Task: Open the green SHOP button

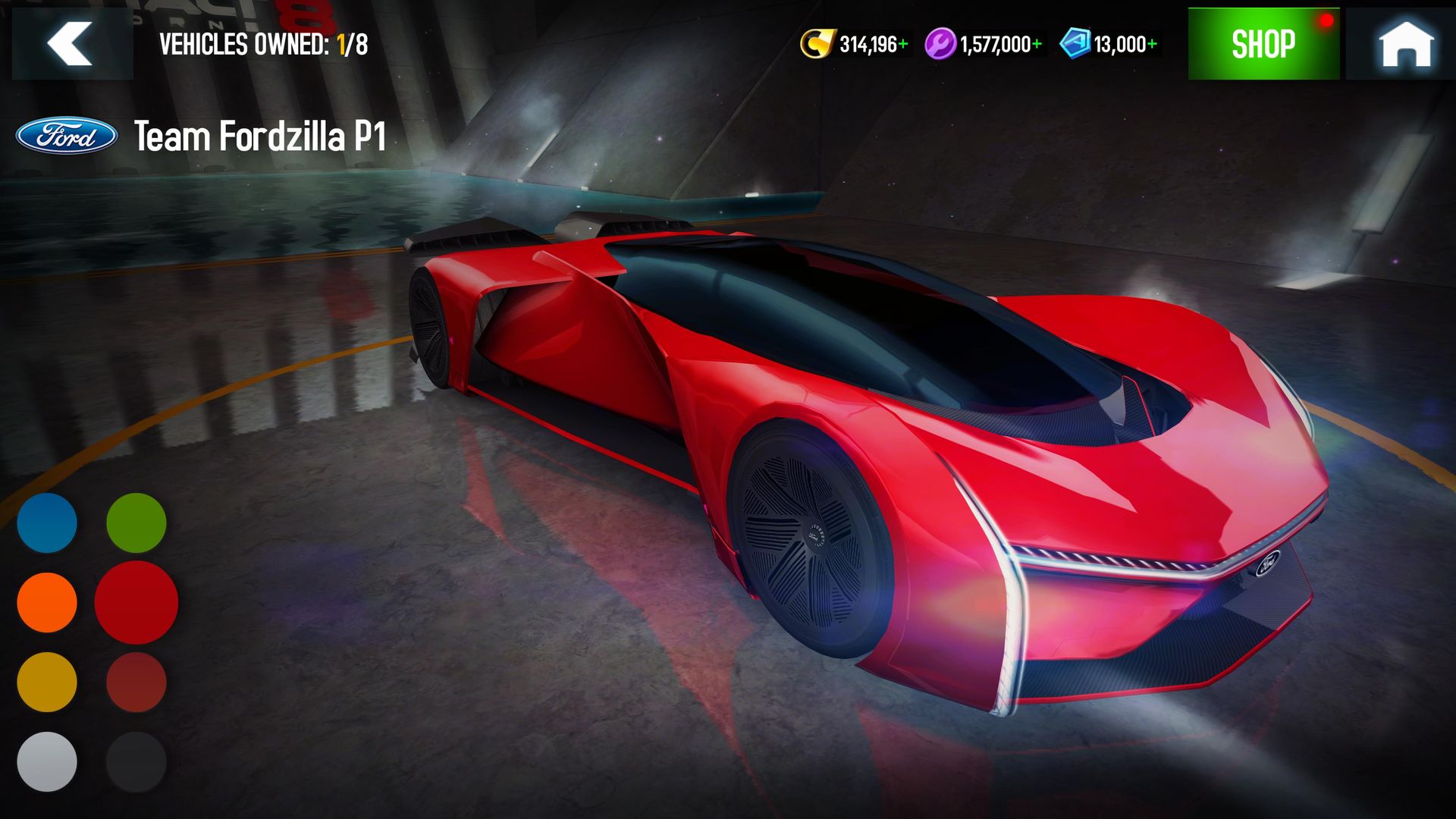Action: click(x=1263, y=44)
